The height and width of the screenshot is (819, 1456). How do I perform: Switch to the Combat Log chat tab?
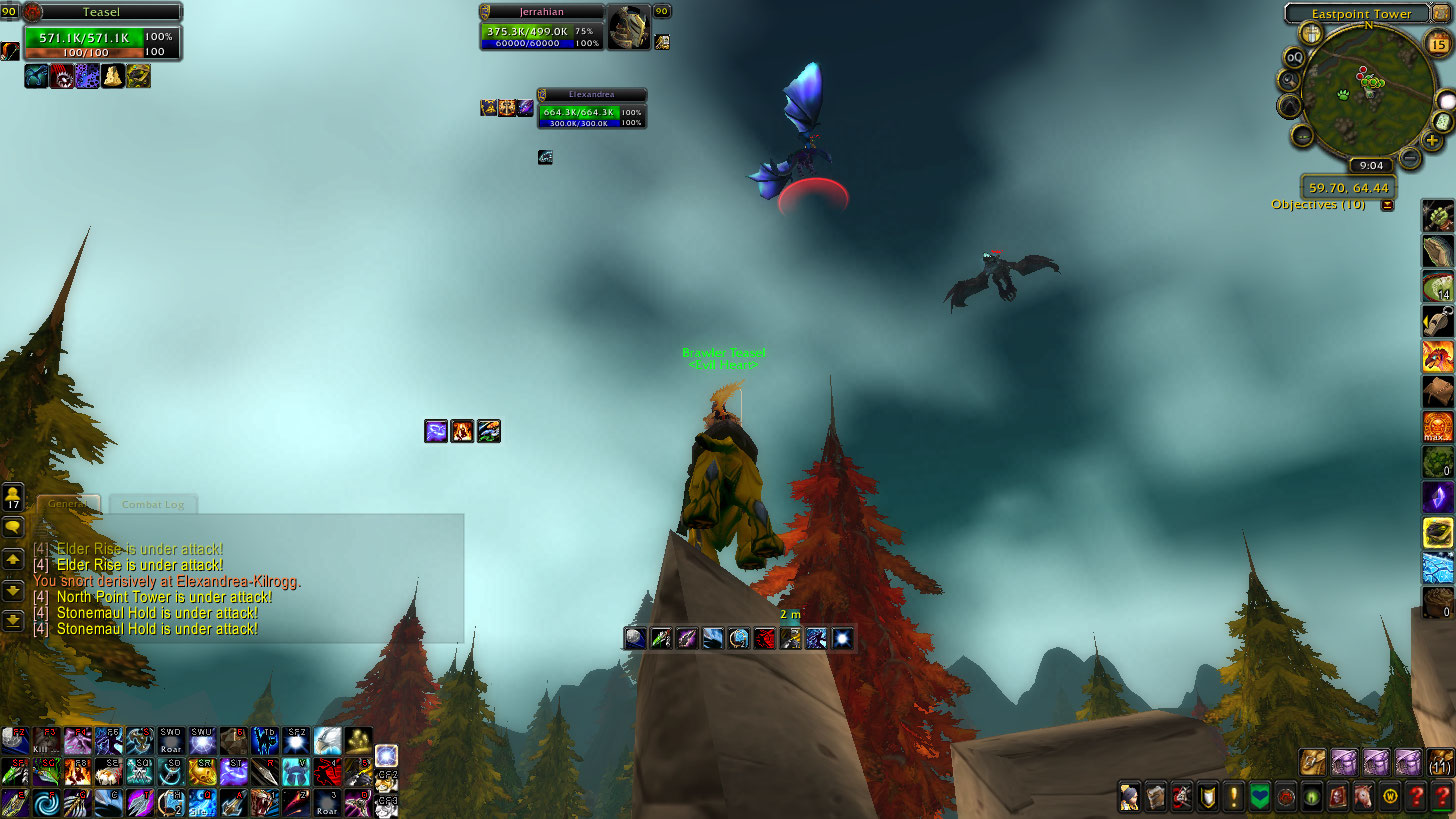click(152, 505)
